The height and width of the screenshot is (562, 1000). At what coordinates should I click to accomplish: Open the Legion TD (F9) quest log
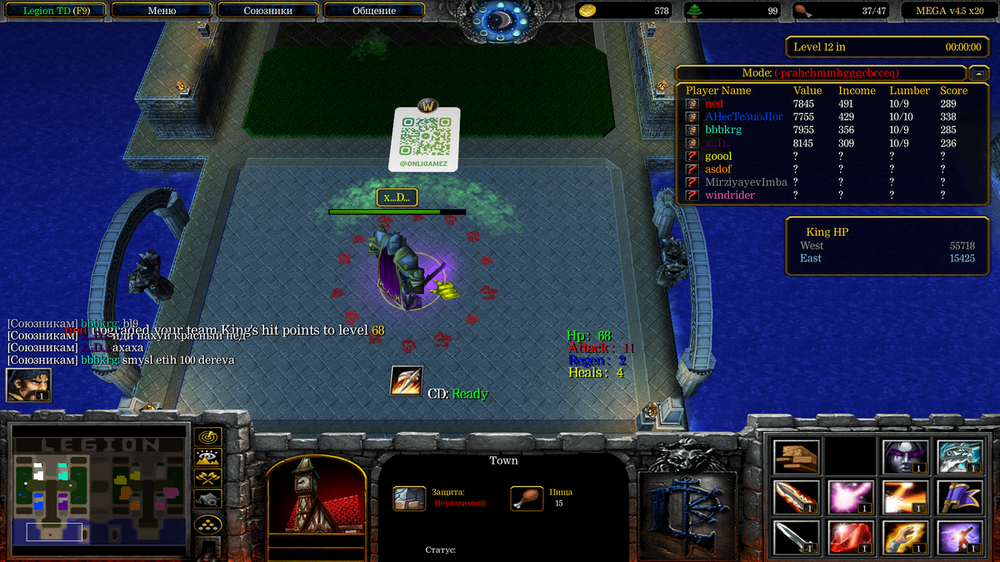click(x=53, y=11)
